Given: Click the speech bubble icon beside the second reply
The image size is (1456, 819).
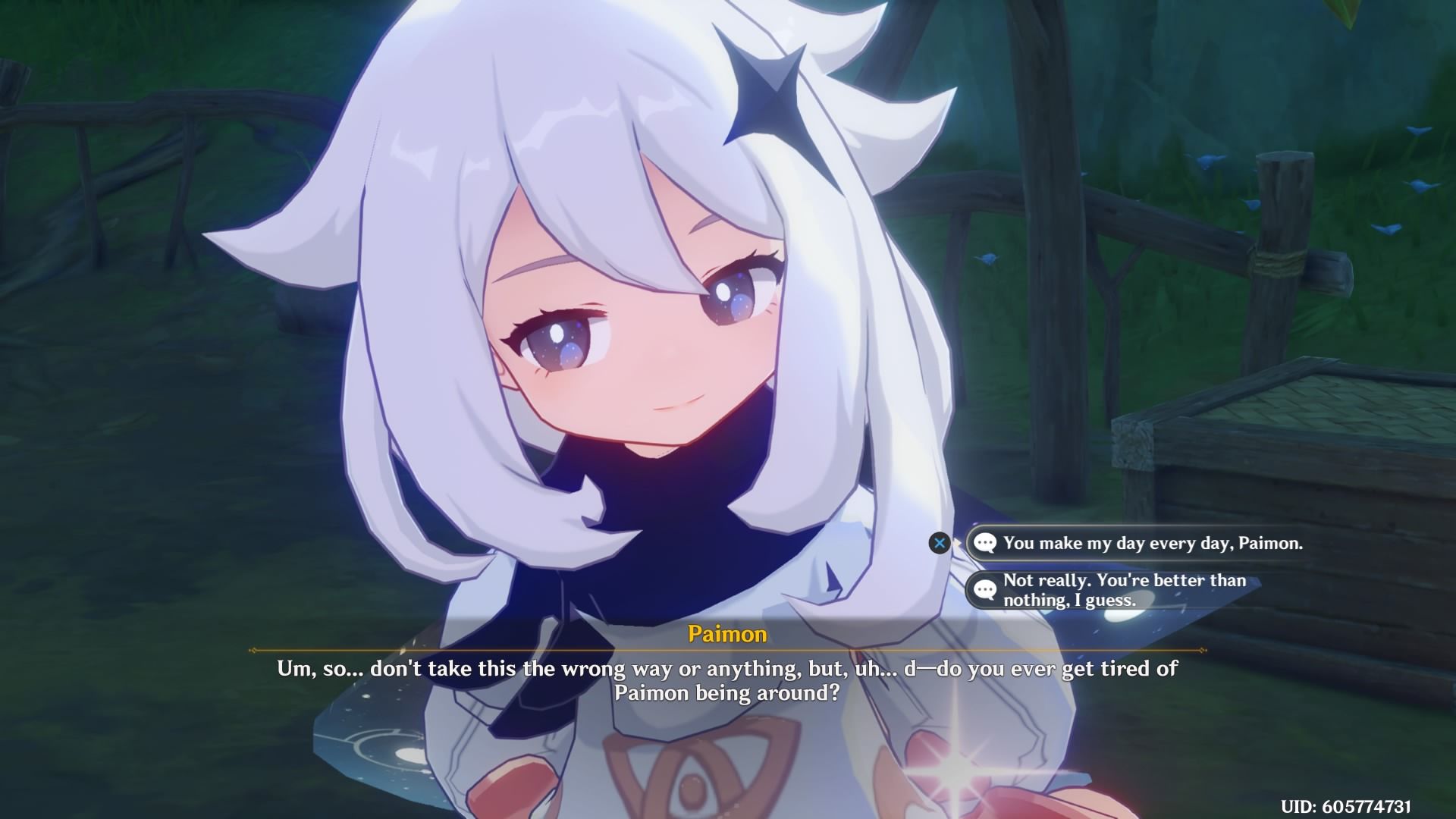Looking at the screenshot, I should pos(986,590).
